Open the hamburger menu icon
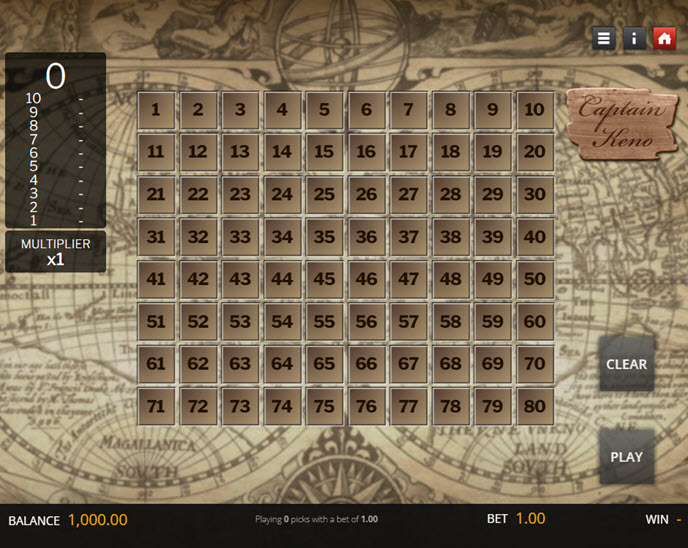 point(603,38)
